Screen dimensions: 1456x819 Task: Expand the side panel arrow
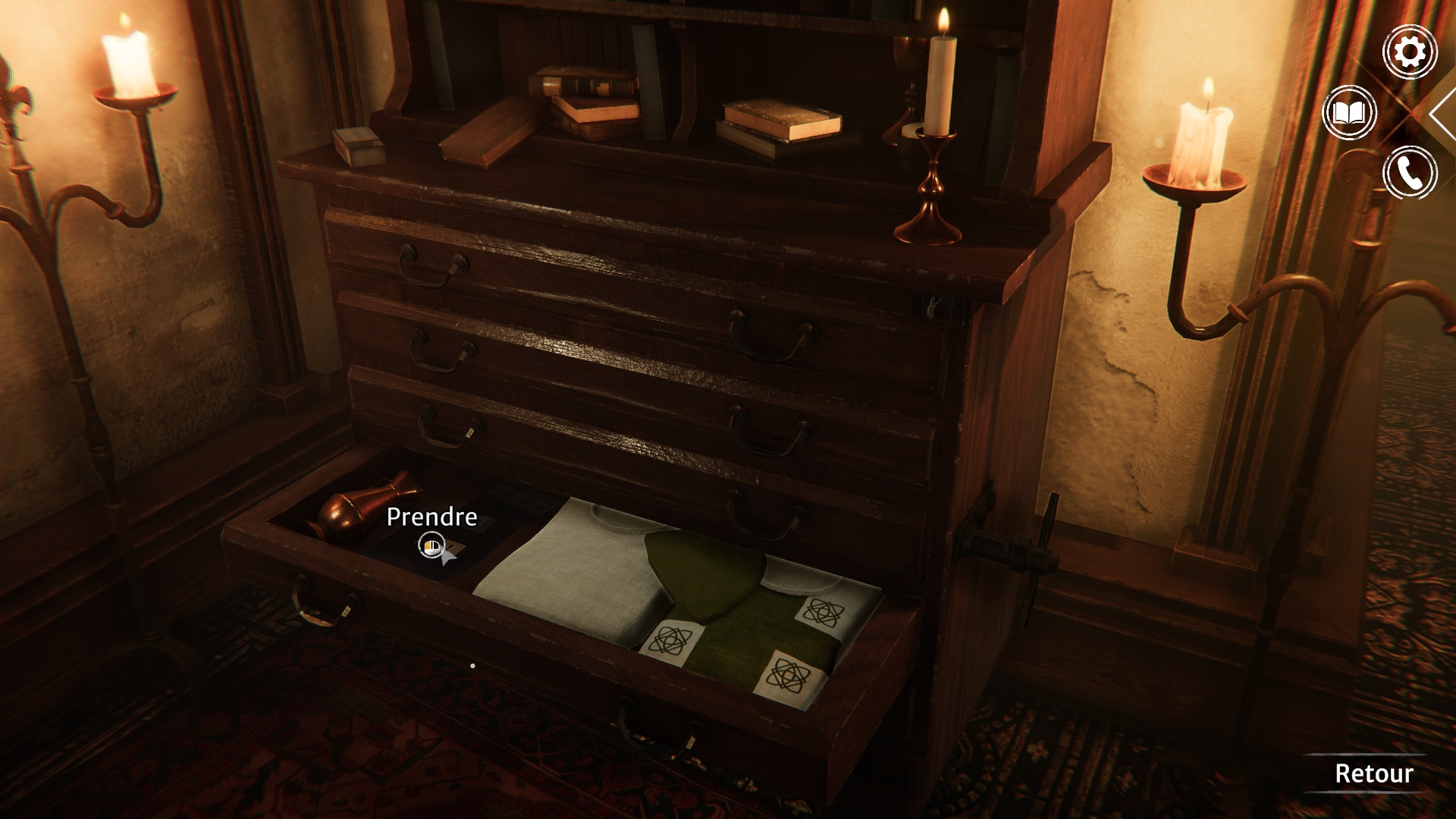1442,114
